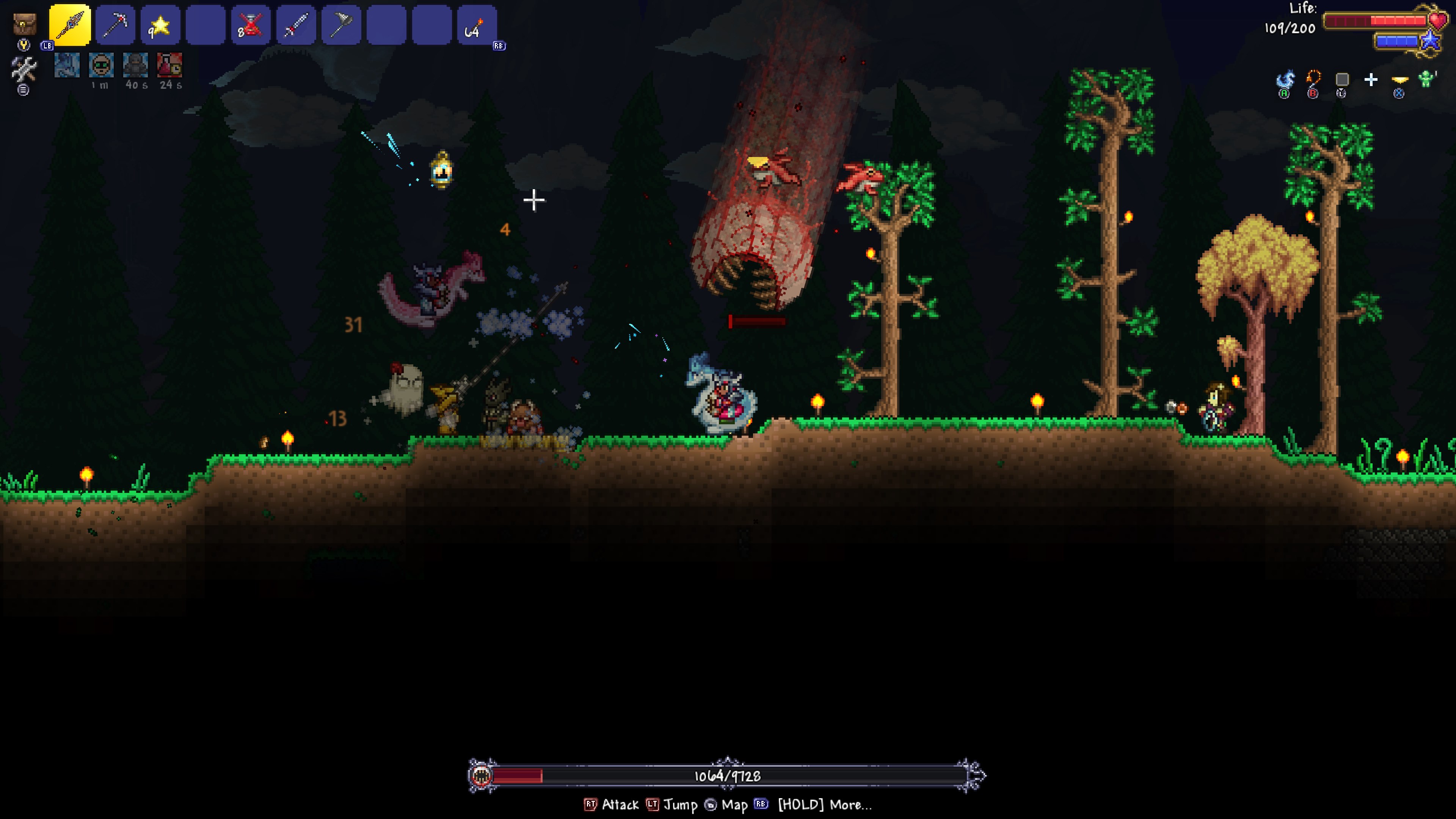Activate the blue seahorse mount quick icon
Screen dimensions: 1456x819
coord(1285,80)
